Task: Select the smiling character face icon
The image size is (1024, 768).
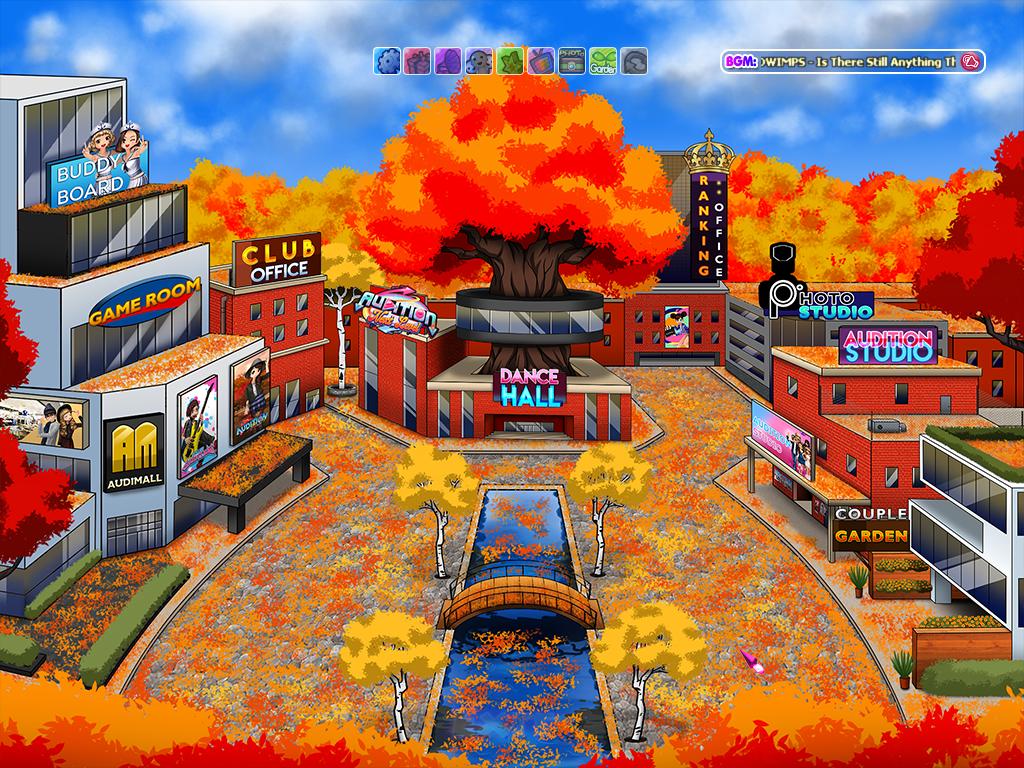Action: pos(479,61)
